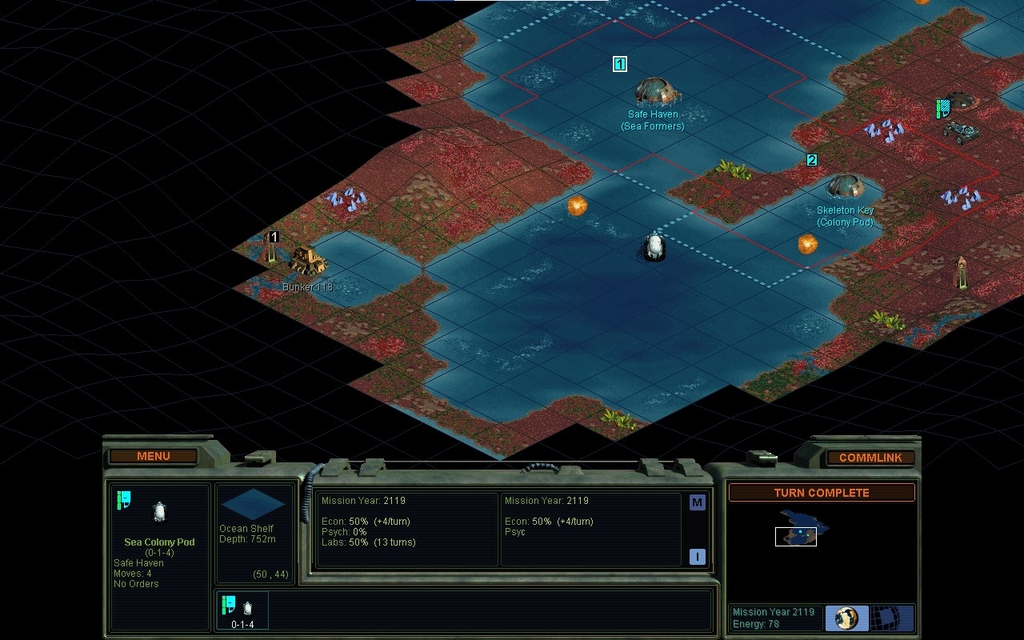The height and width of the screenshot is (640, 1024).
Task: Click the Ocean Shelf terrain preview
Action: tap(252, 504)
